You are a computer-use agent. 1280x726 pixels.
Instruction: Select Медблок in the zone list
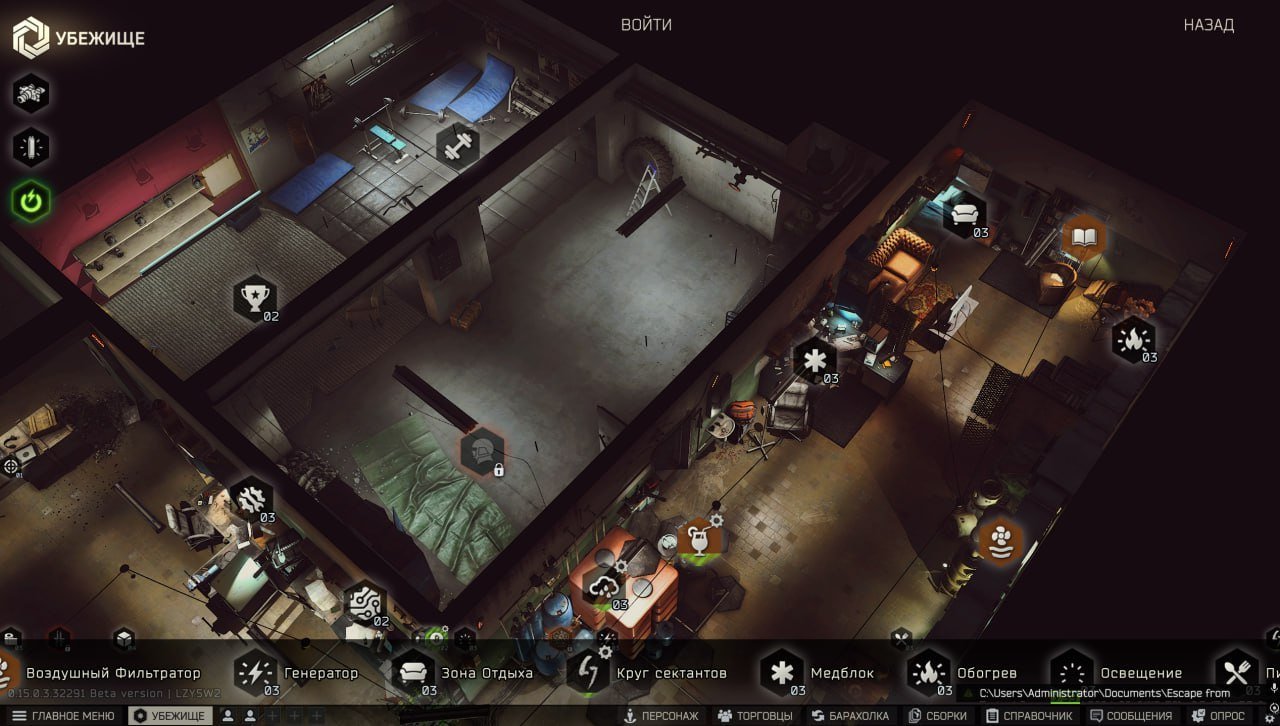[x=820, y=673]
